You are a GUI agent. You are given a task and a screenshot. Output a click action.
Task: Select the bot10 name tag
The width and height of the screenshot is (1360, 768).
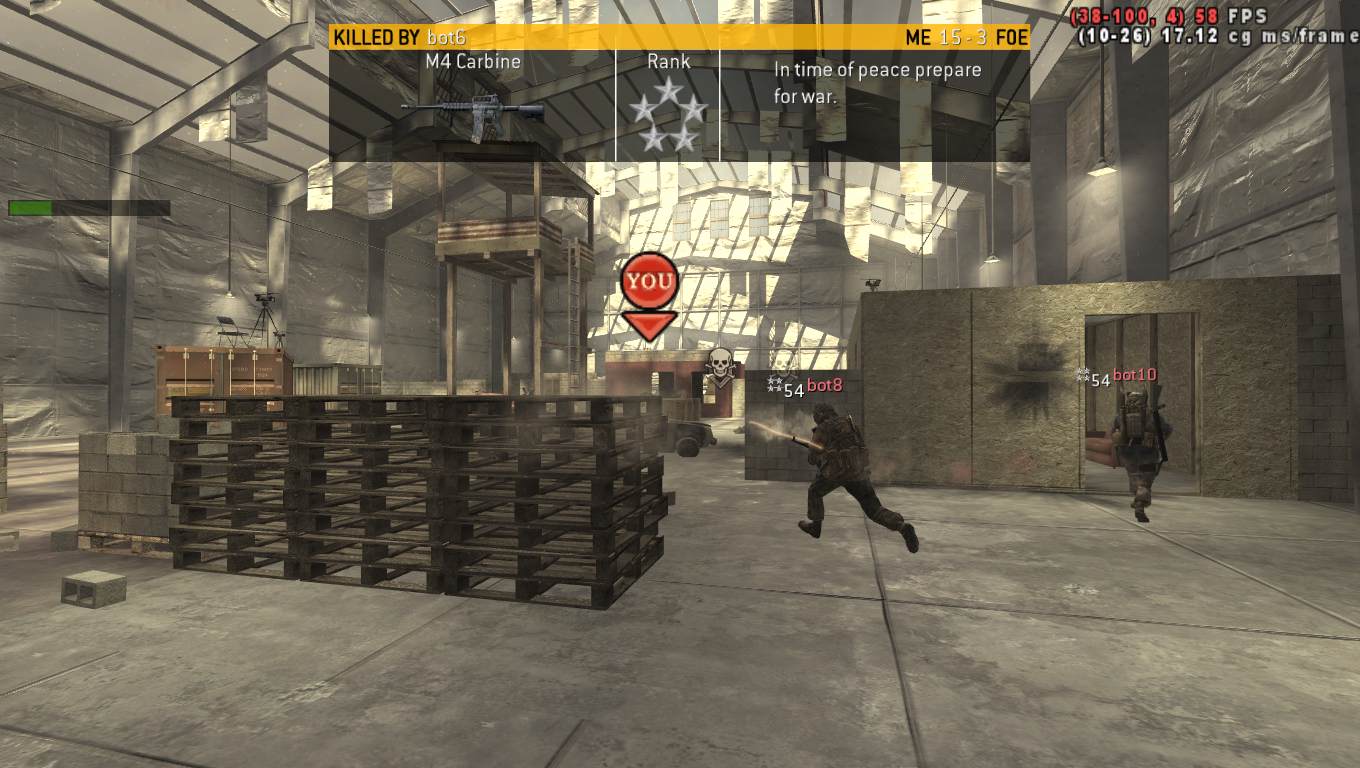click(x=1134, y=375)
